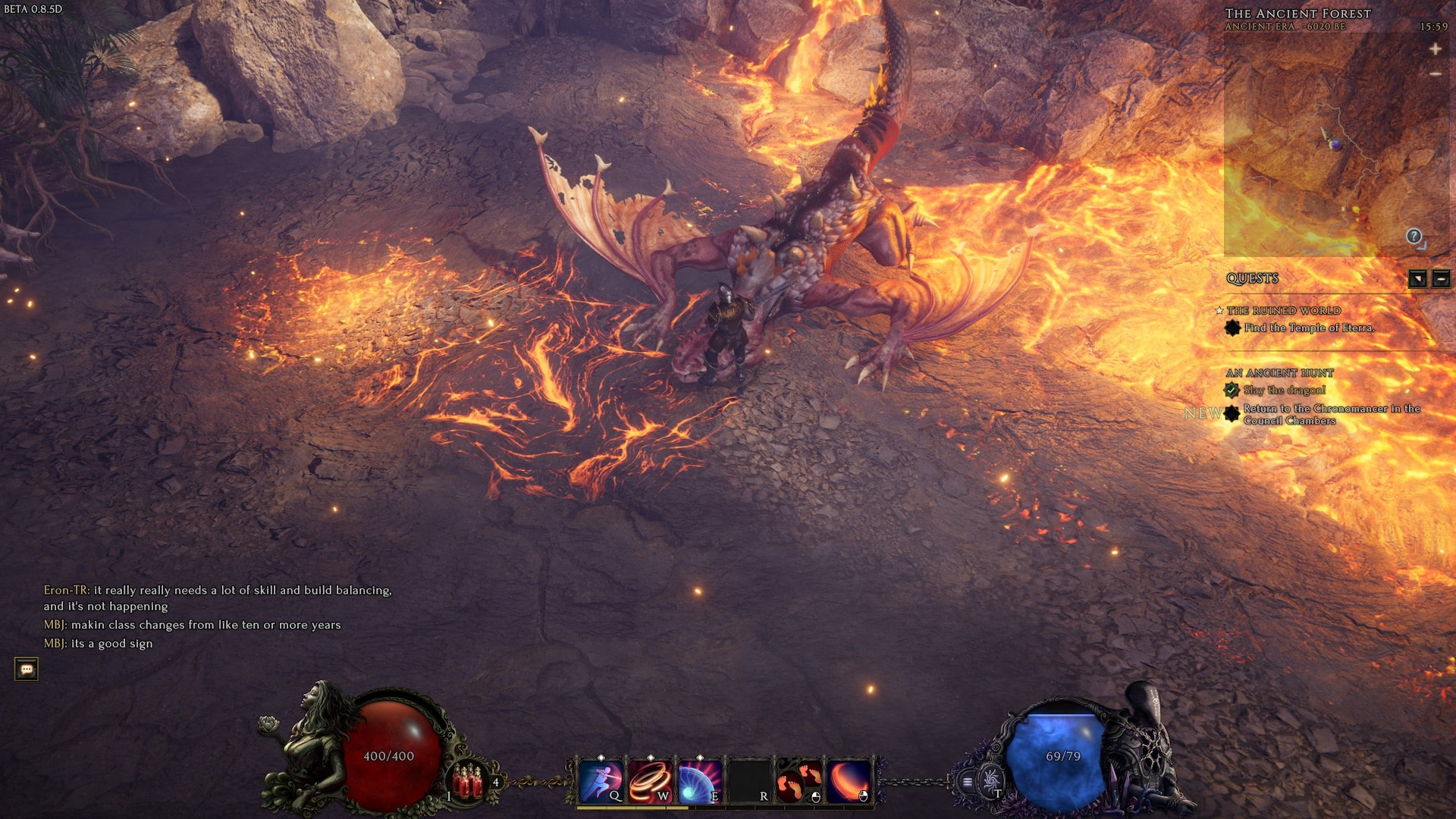Click the swirl icon labeled T
The width and height of the screenshot is (1456, 819).
(990, 780)
